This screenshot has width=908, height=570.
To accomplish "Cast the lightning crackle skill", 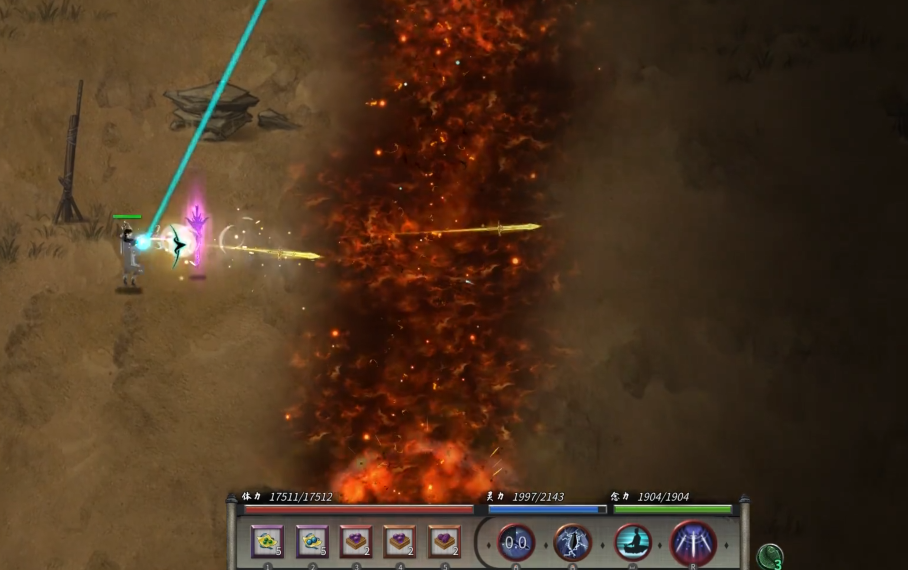I will pyautogui.click(x=572, y=543).
